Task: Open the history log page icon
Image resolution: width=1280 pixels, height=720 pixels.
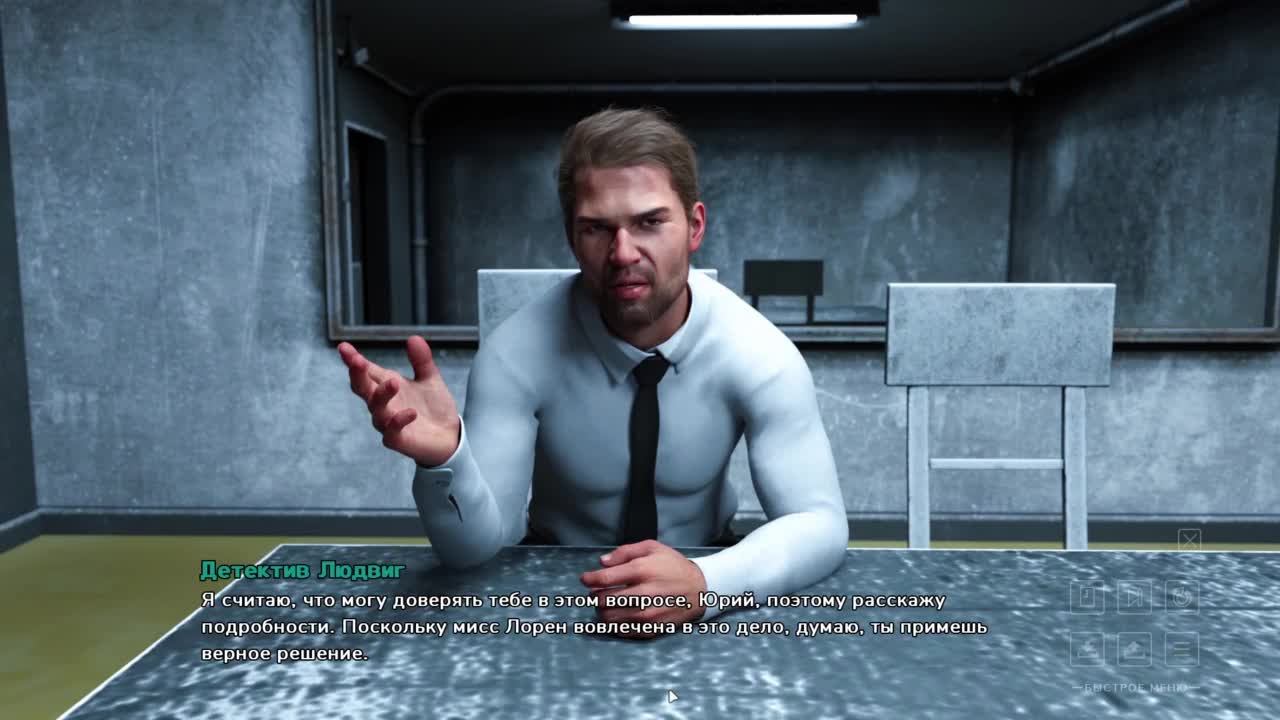Action: (x=1087, y=597)
